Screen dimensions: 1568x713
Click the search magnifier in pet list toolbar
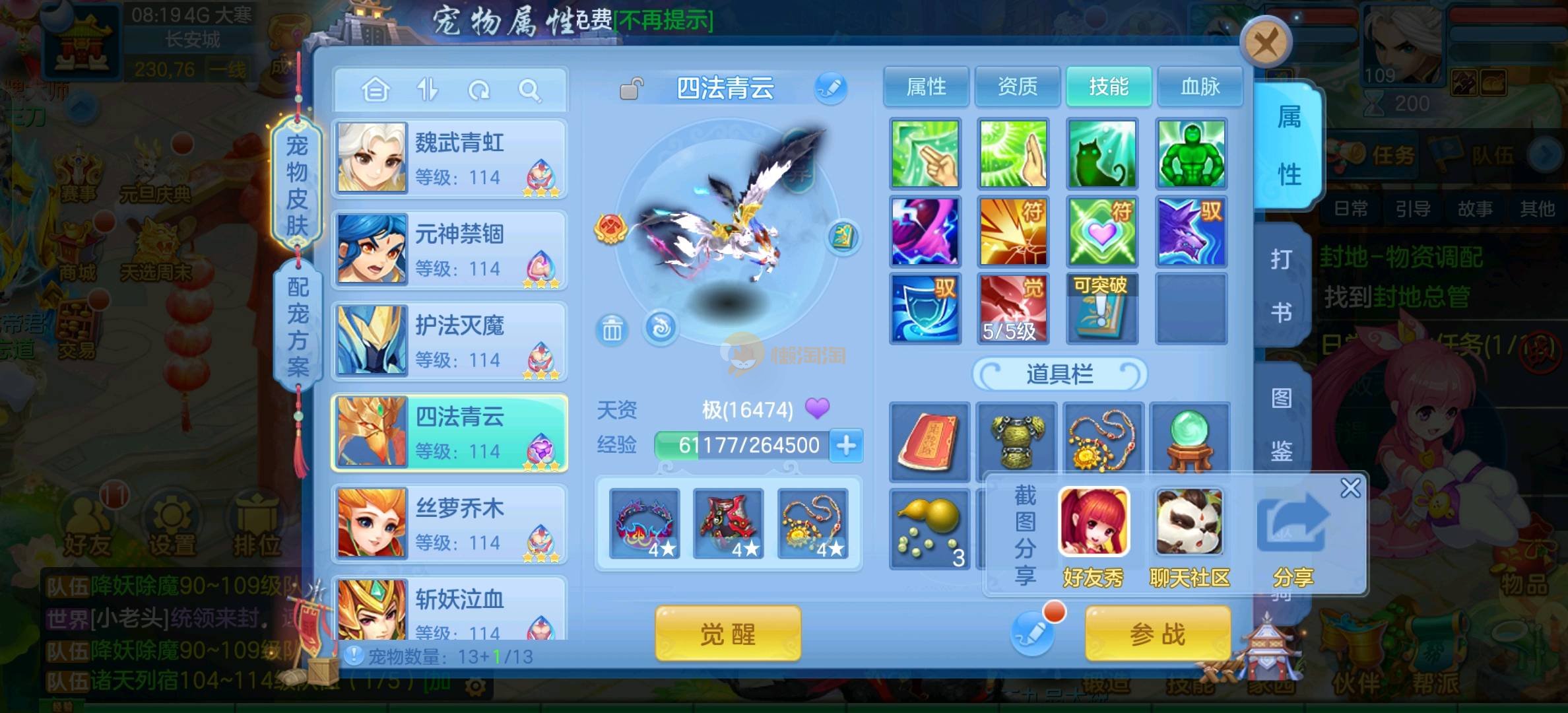point(529,90)
